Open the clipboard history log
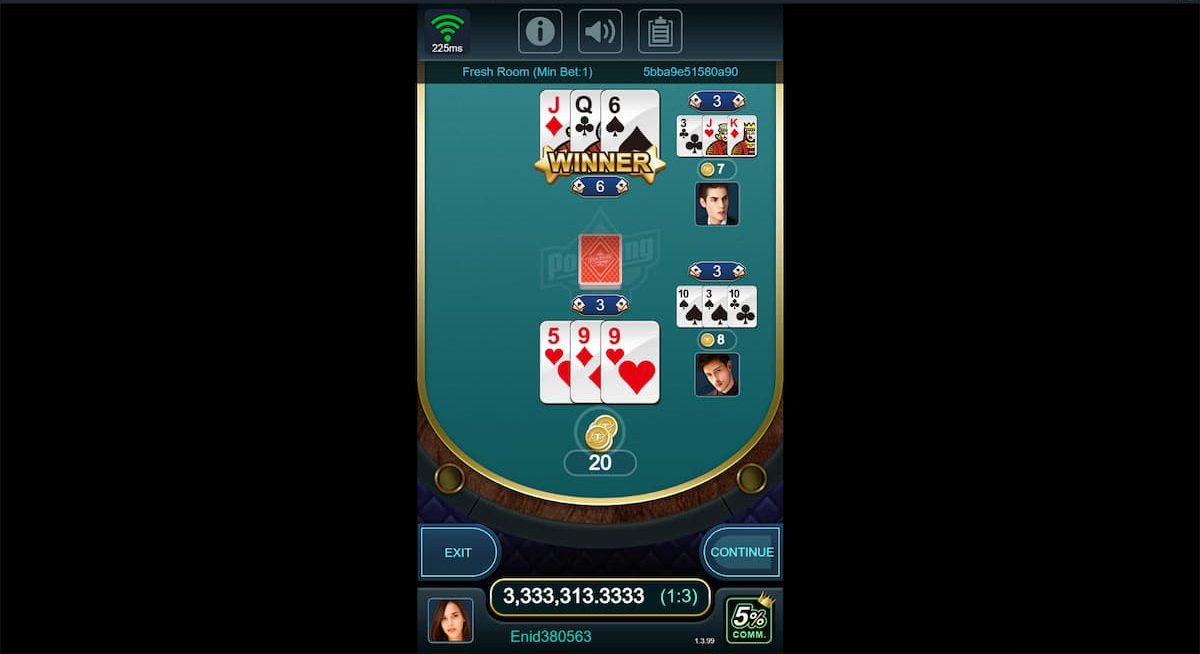This screenshot has width=1200, height=654. (x=660, y=31)
